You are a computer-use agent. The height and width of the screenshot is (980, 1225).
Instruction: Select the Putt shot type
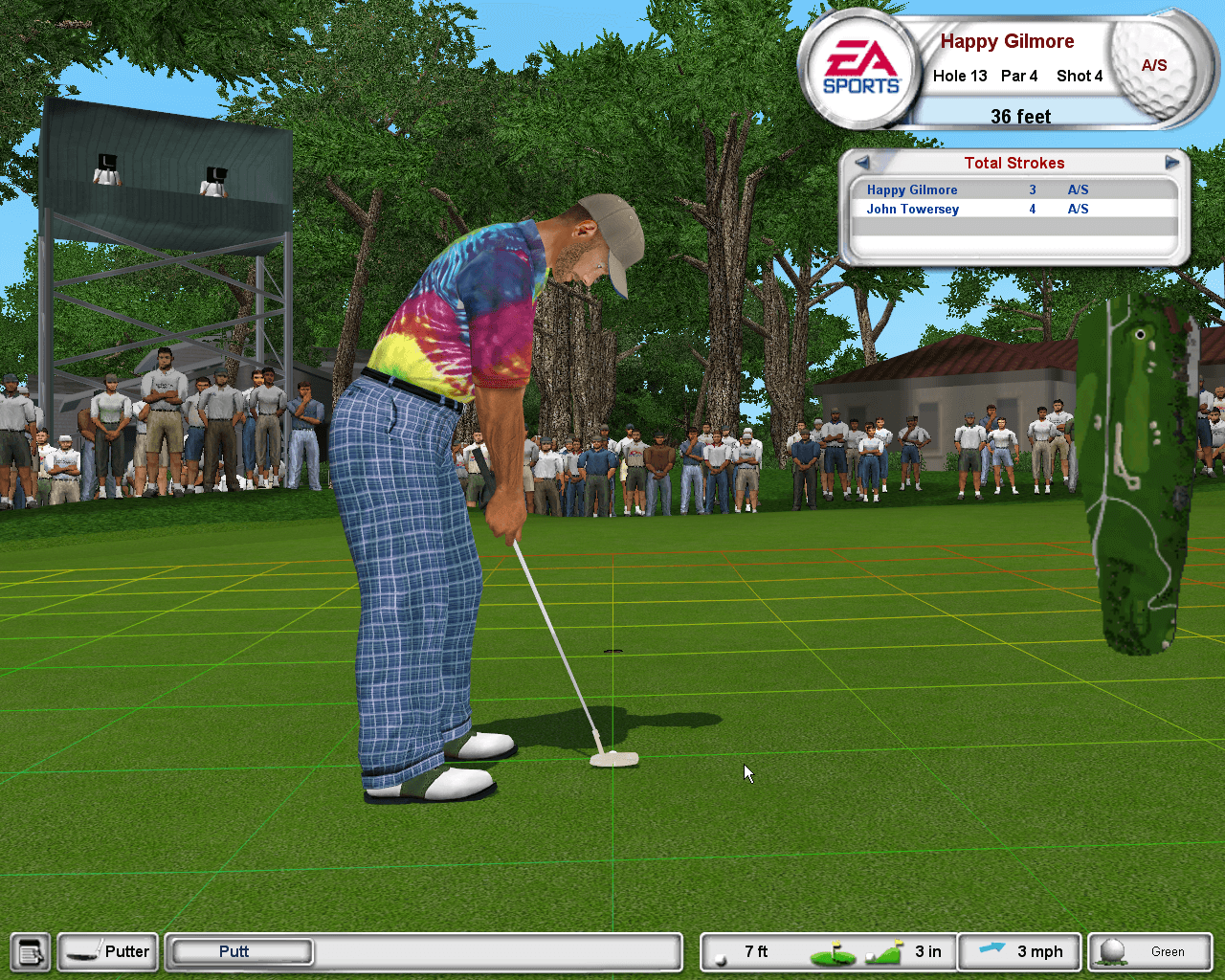pos(240,951)
